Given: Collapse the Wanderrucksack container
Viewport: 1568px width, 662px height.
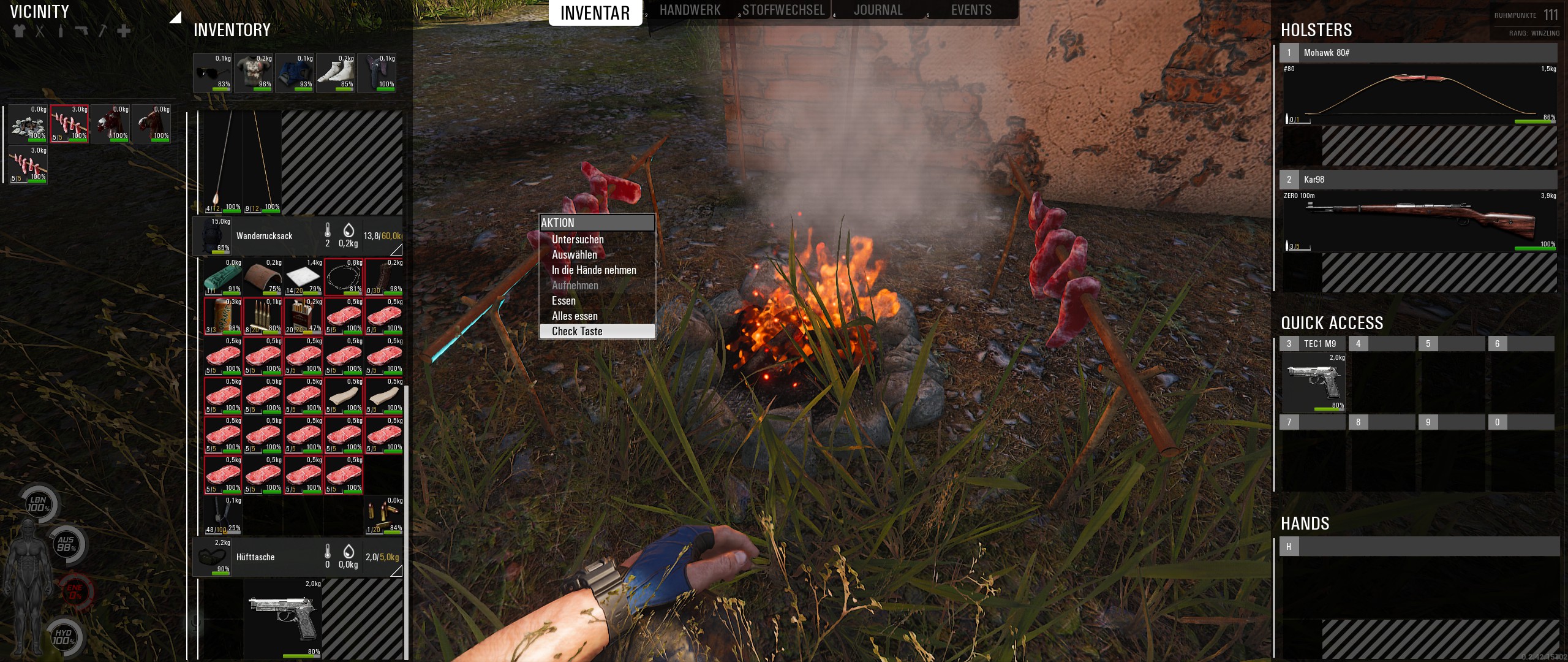Looking at the screenshot, I should tap(396, 249).
